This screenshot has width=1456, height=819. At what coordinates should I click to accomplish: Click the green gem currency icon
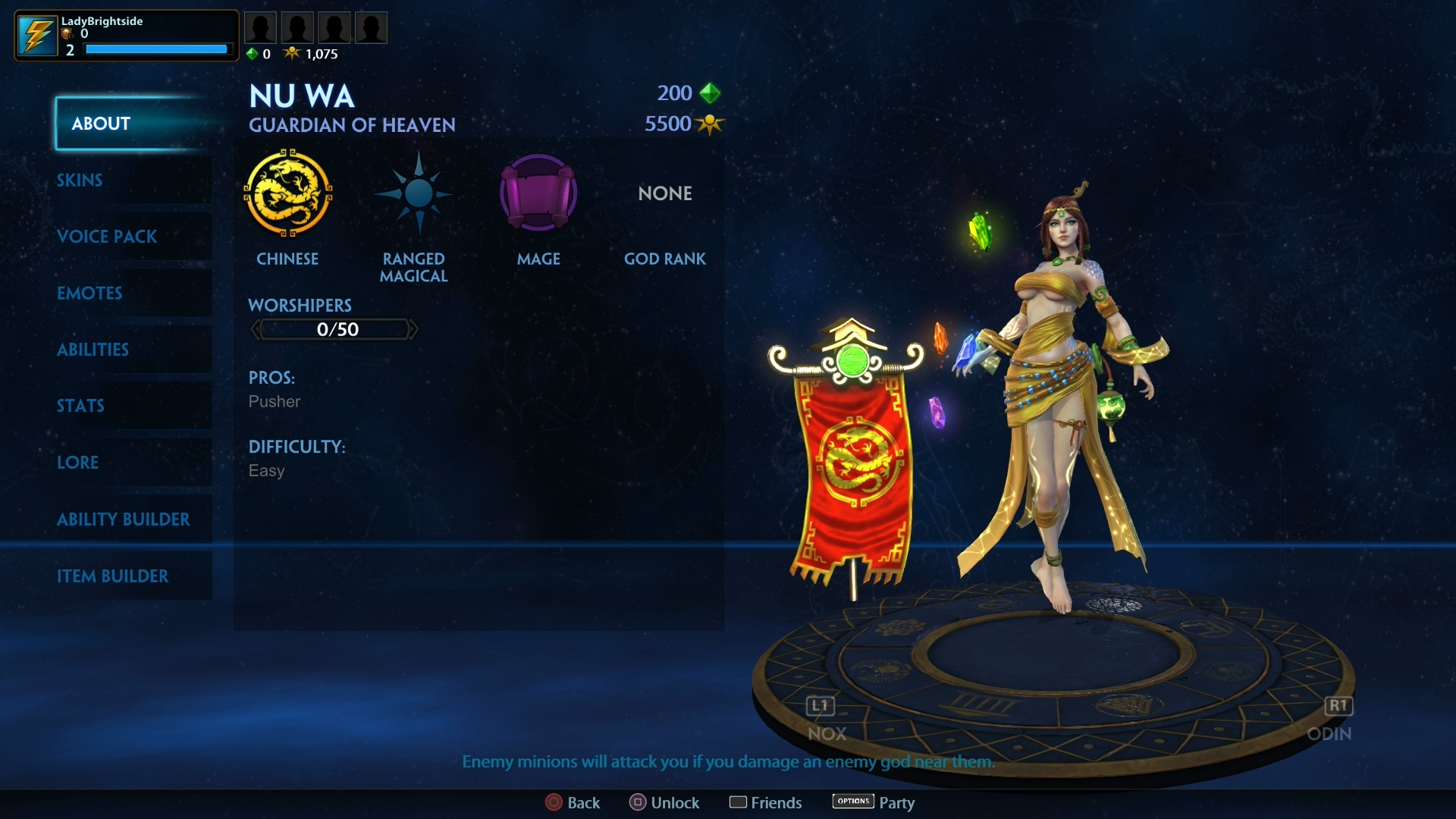click(x=253, y=53)
